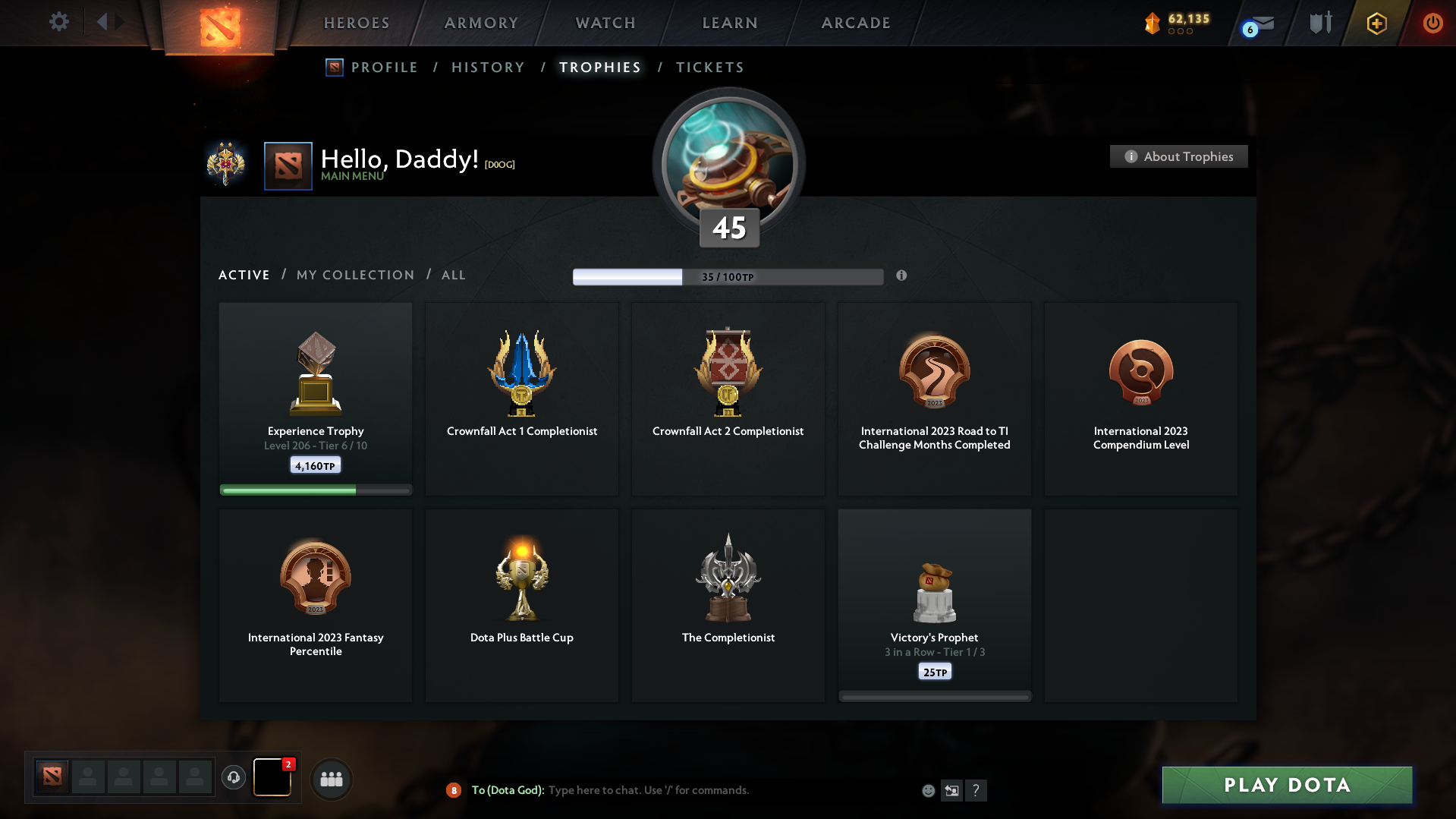Open the info icon next to TP progress
1456x819 pixels.
(902, 276)
